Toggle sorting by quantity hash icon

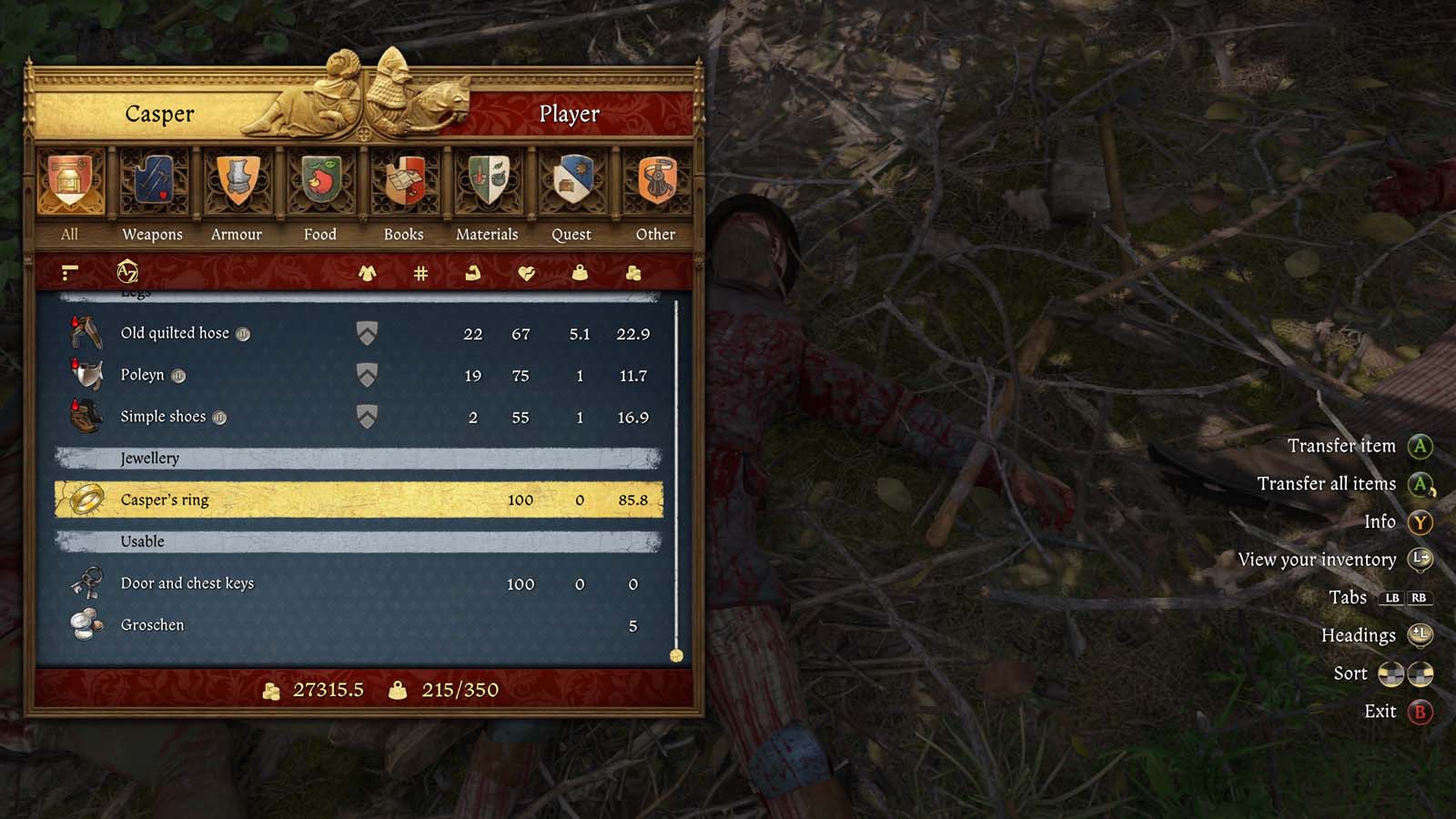[419, 273]
